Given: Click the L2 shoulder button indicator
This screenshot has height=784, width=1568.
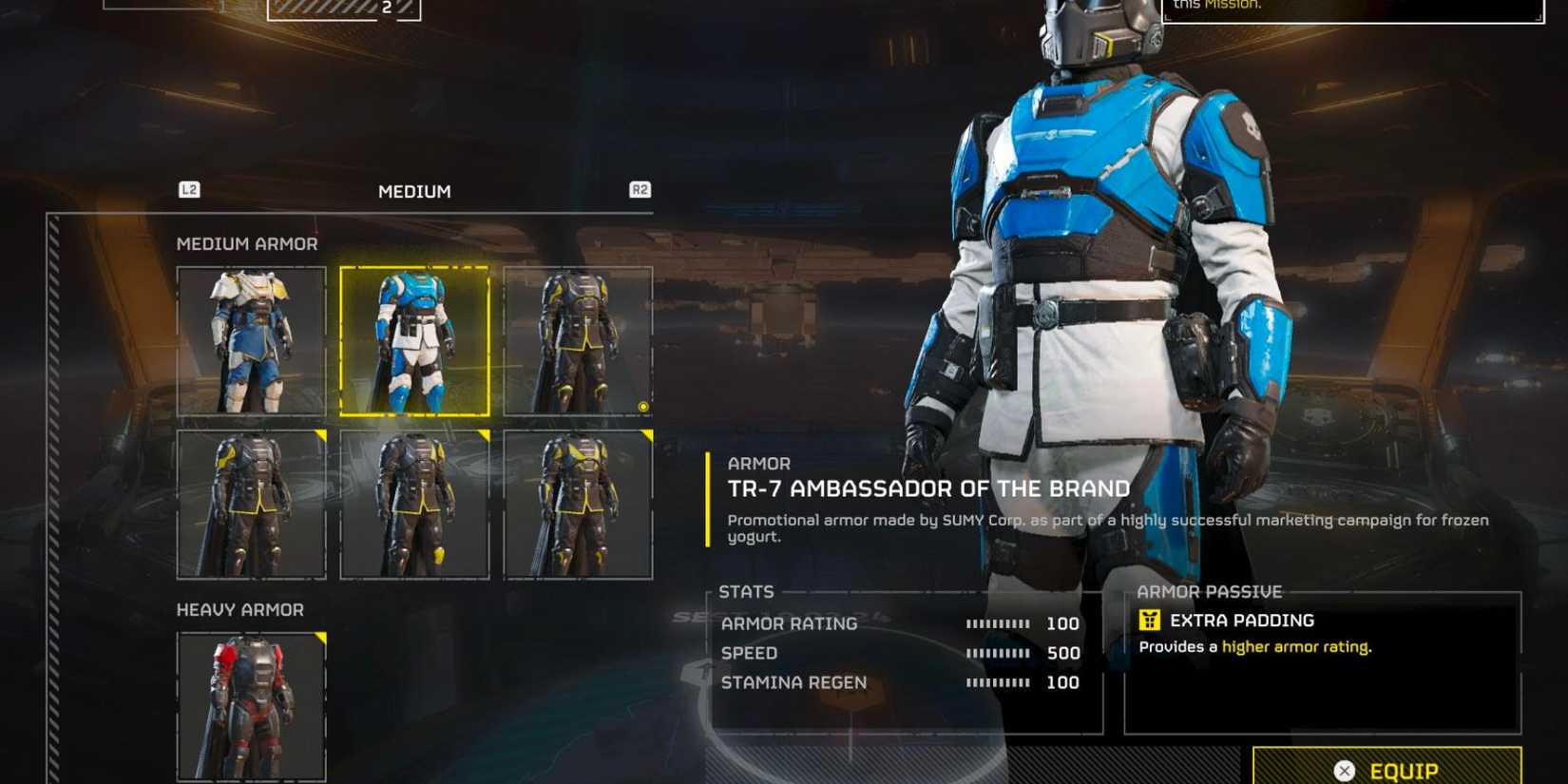Looking at the screenshot, I should coord(188,190).
